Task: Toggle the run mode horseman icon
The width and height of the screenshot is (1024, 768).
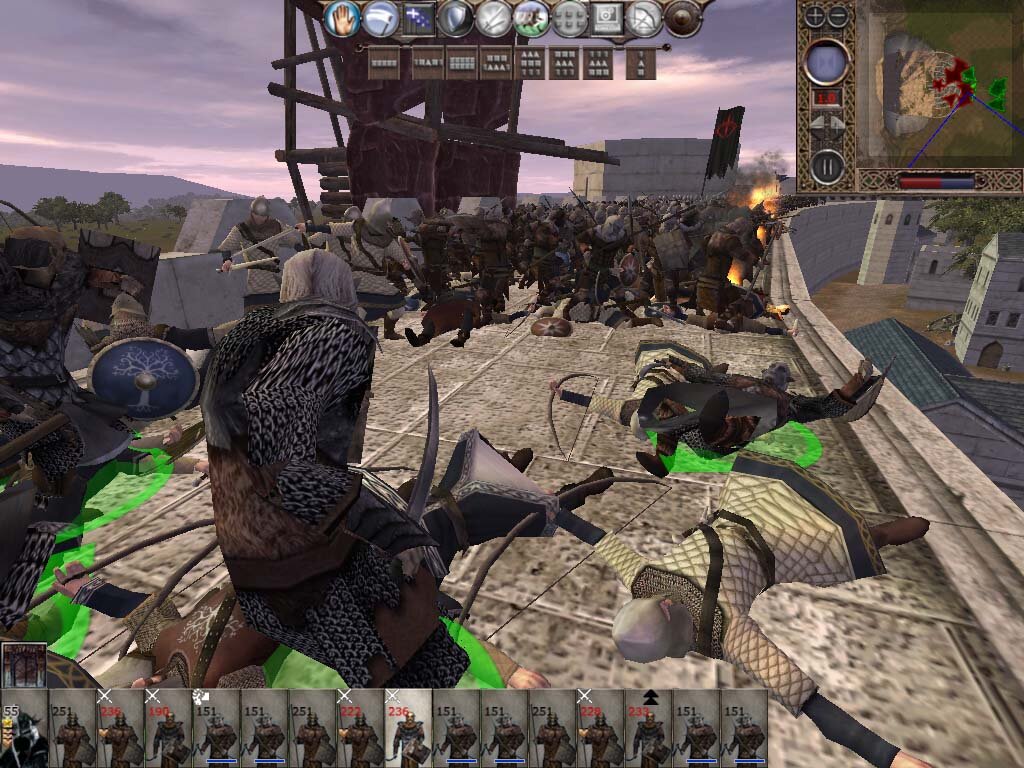Action: [531, 19]
